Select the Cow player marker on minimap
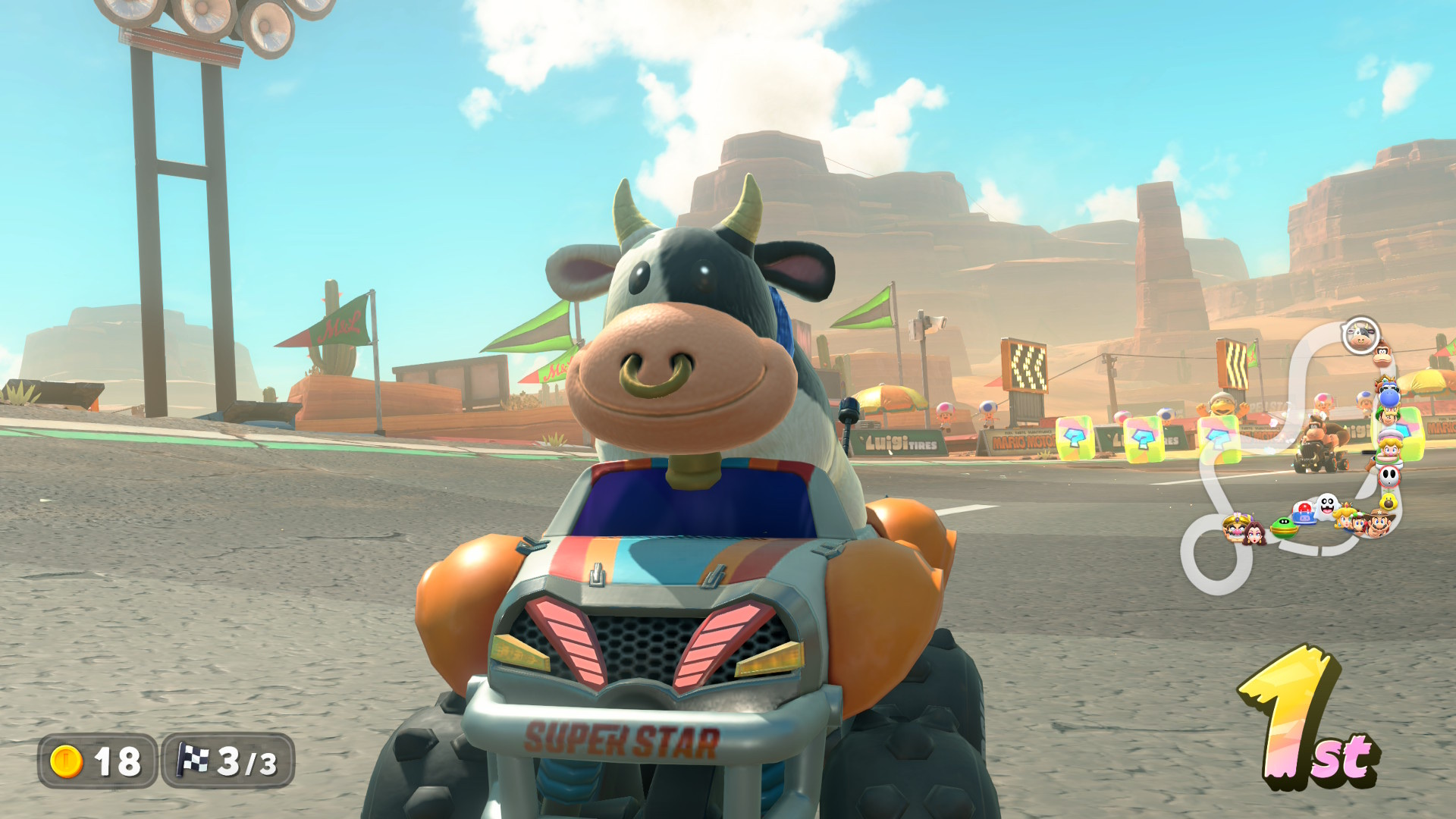Viewport: 1456px width, 819px height. [1360, 335]
